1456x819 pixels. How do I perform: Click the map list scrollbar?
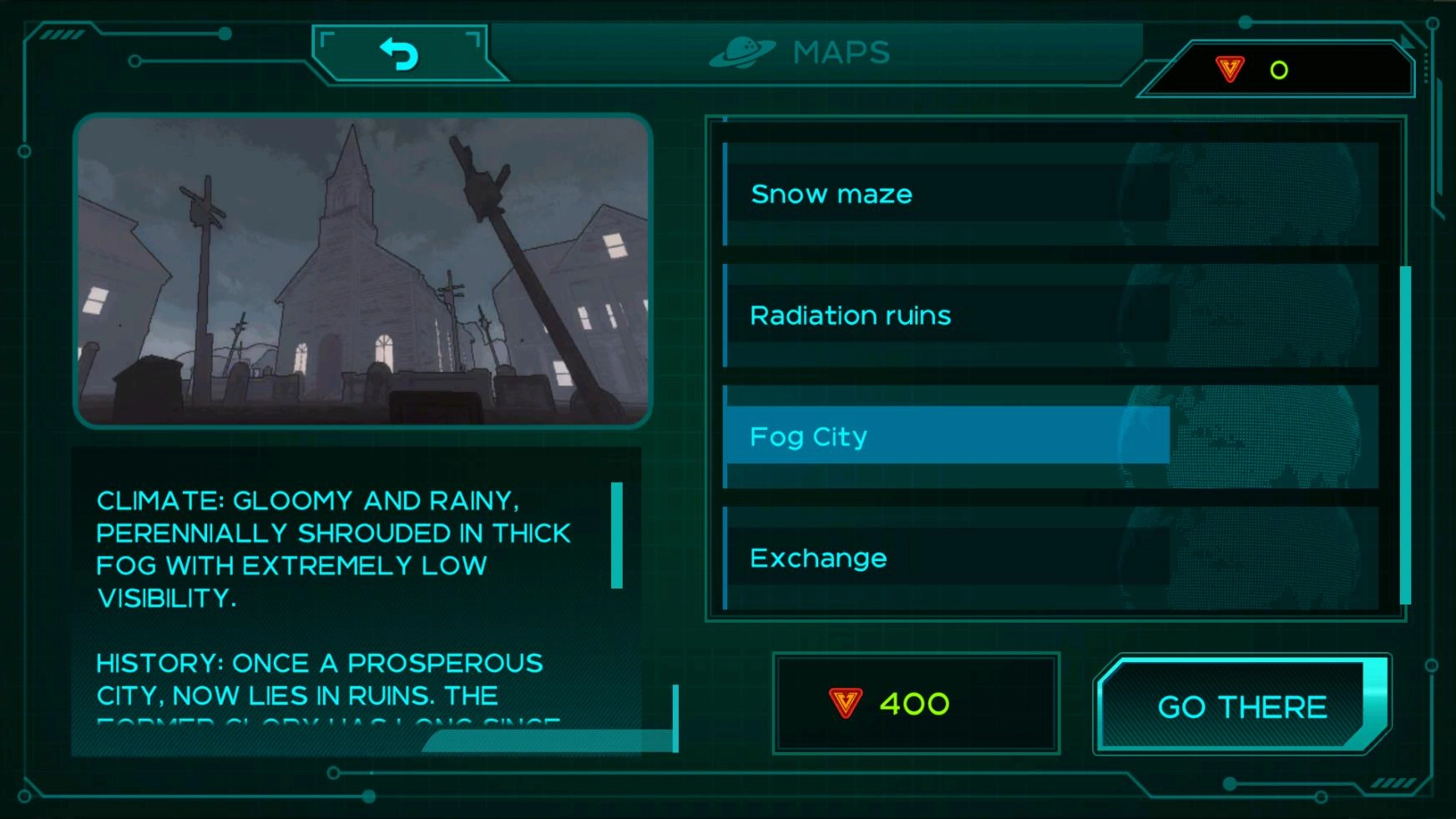[1405, 434]
